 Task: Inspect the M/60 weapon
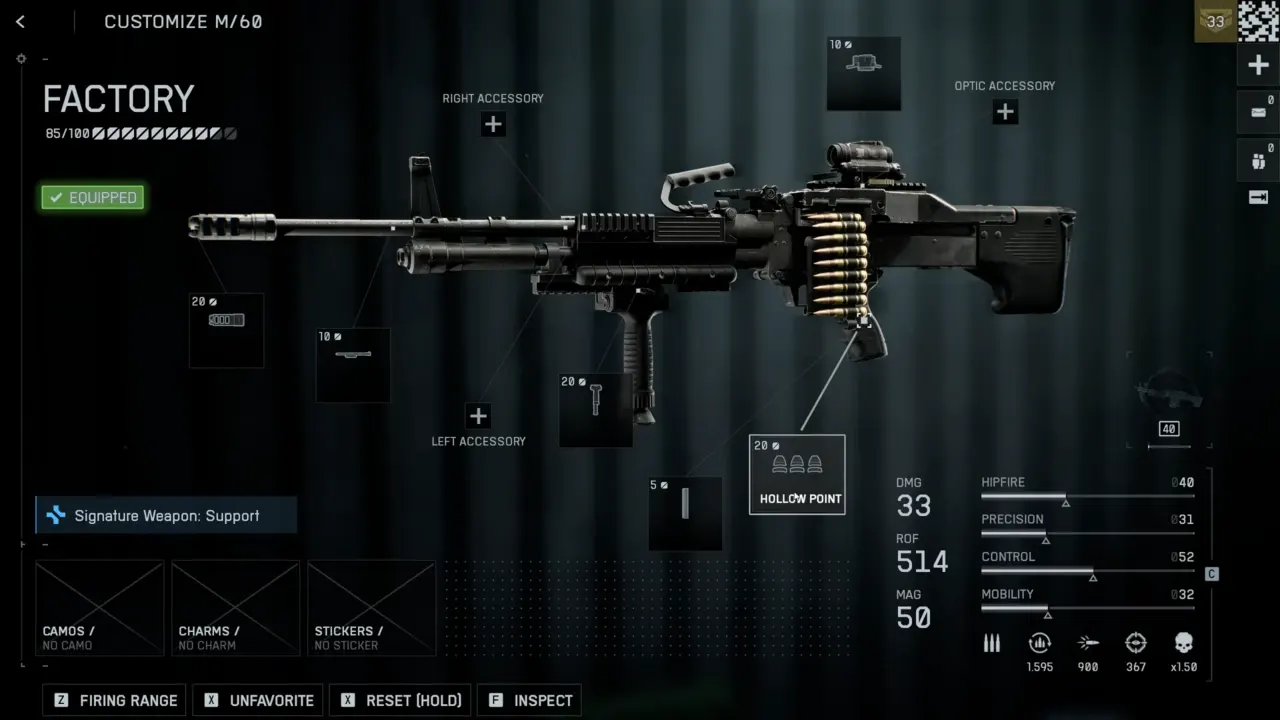click(530, 700)
